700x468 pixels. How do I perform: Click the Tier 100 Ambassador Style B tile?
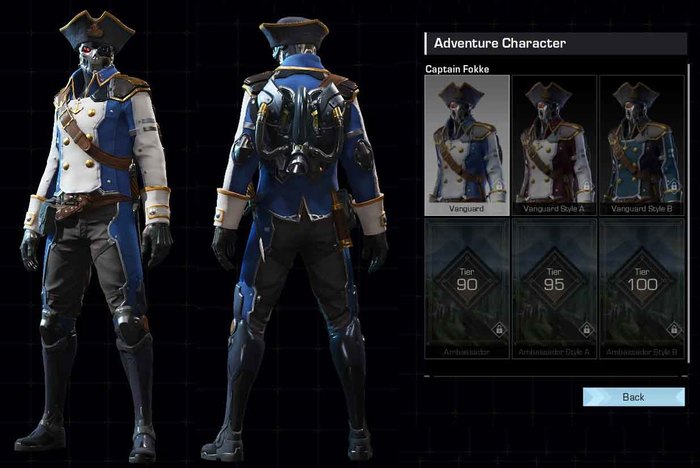pyautogui.click(x=641, y=288)
